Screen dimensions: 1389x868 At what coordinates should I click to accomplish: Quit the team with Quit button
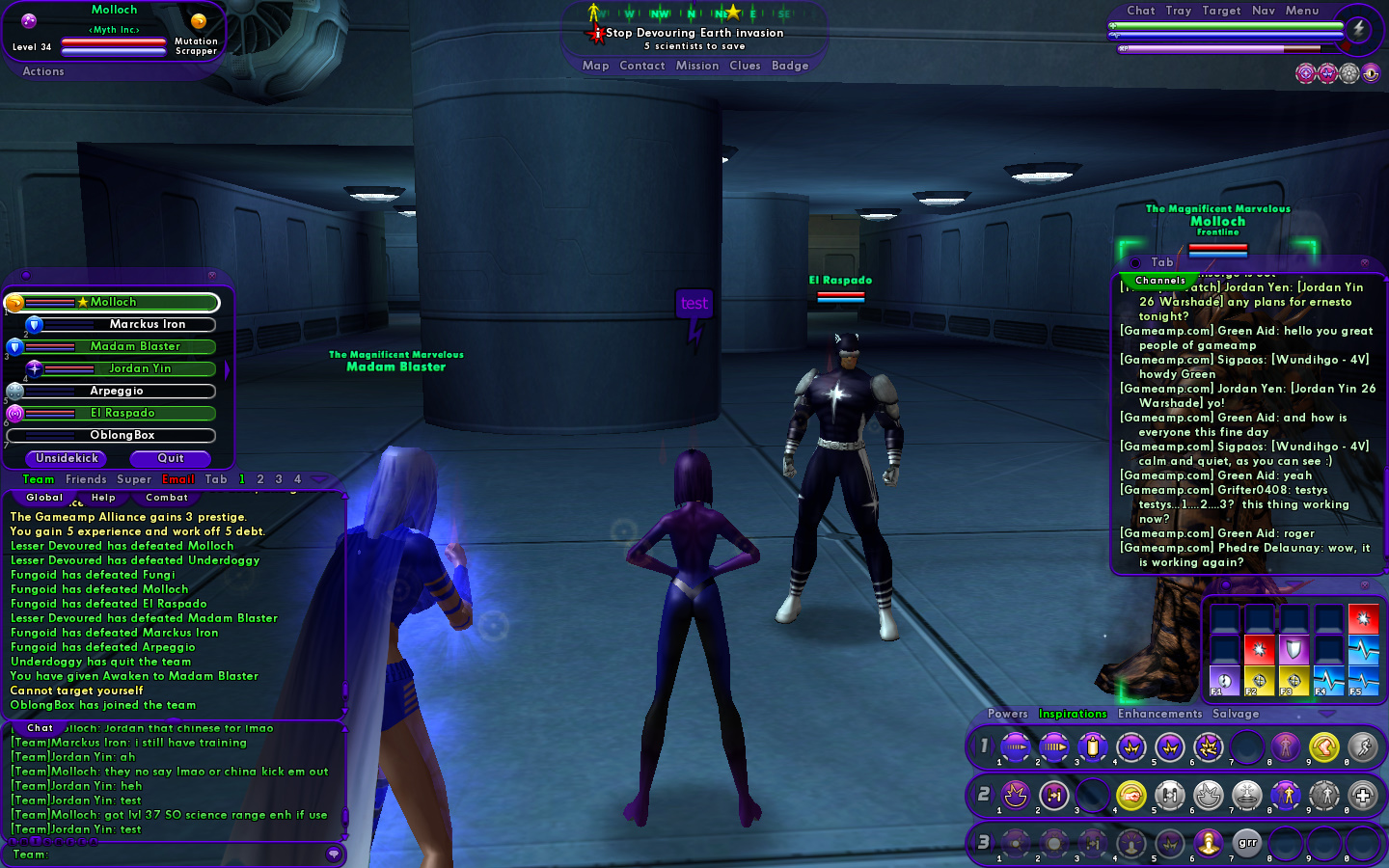[171, 458]
